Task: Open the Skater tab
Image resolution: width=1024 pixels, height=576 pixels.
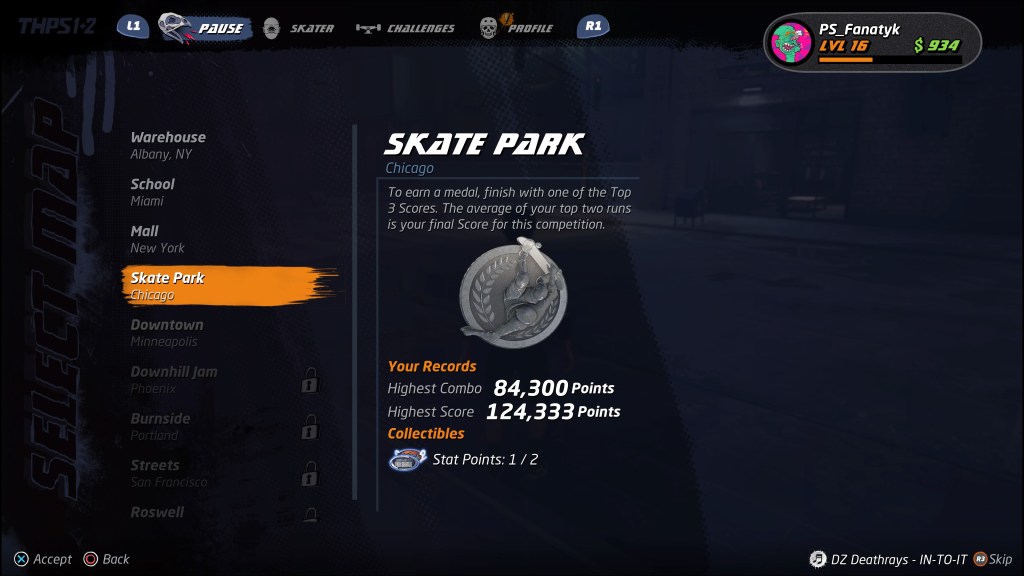Action: pyautogui.click(x=299, y=28)
